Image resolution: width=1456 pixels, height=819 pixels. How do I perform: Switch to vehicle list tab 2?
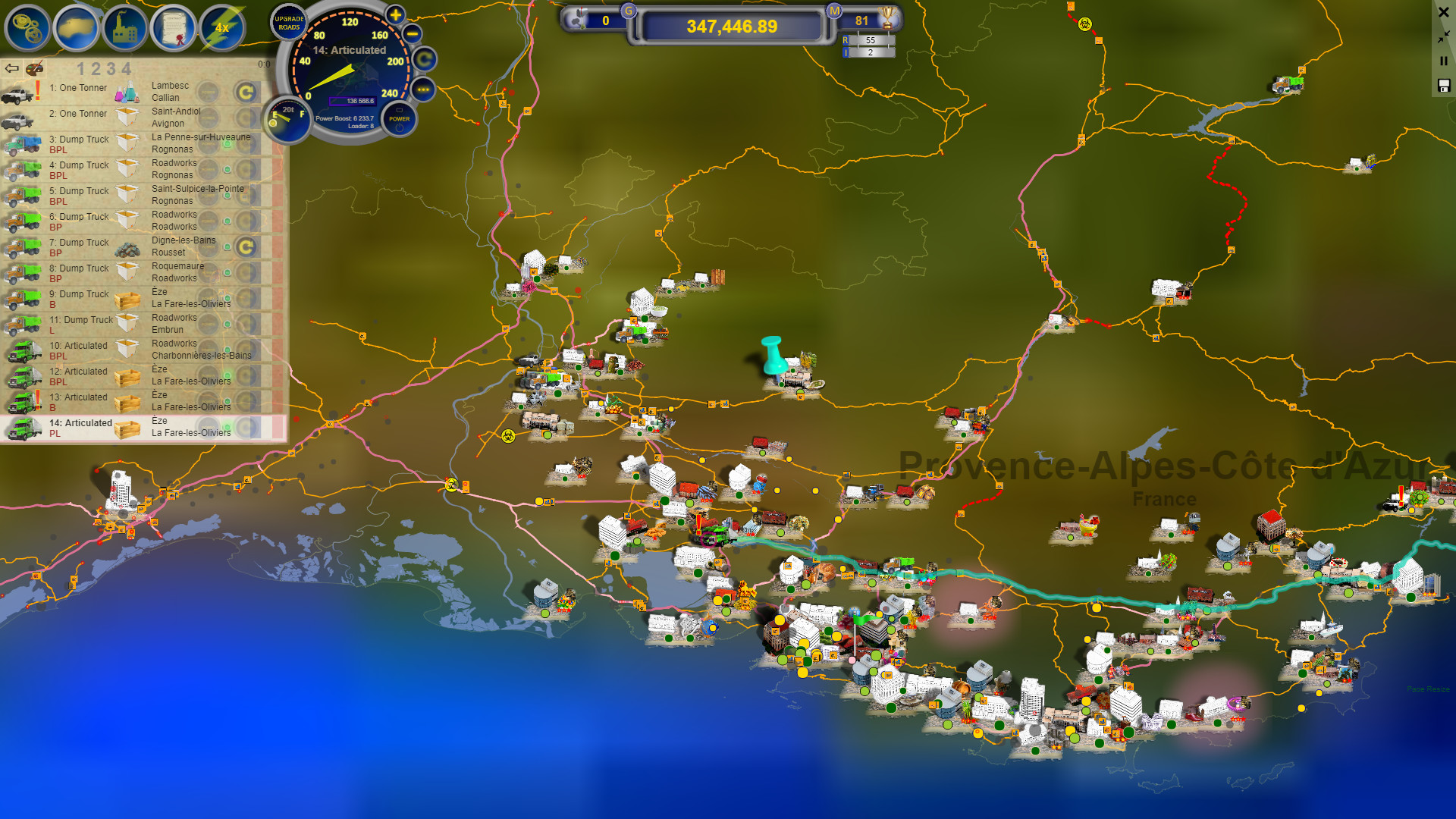pos(95,69)
